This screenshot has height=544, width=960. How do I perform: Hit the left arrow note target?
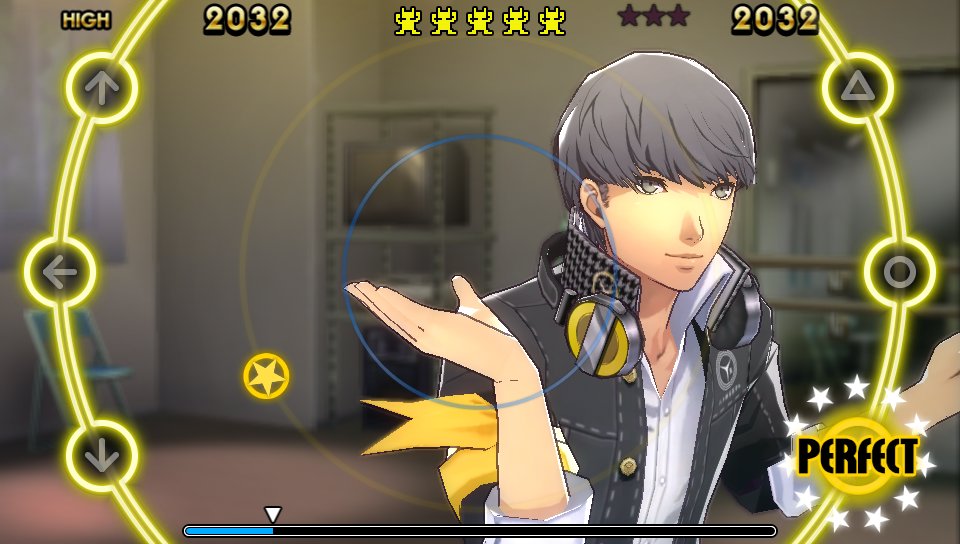coord(60,272)
